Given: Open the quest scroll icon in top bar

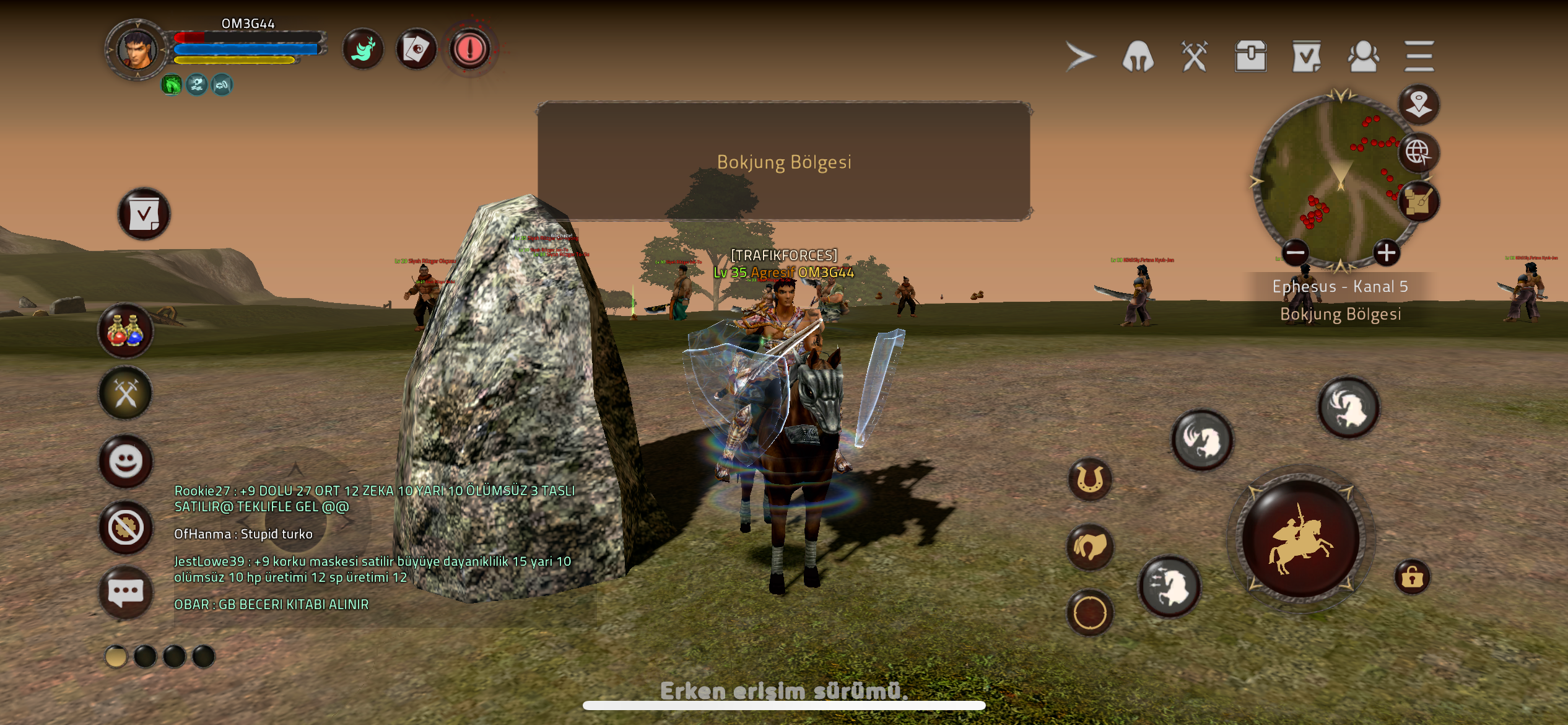Looking at the screenshot, I should 1307,56.
